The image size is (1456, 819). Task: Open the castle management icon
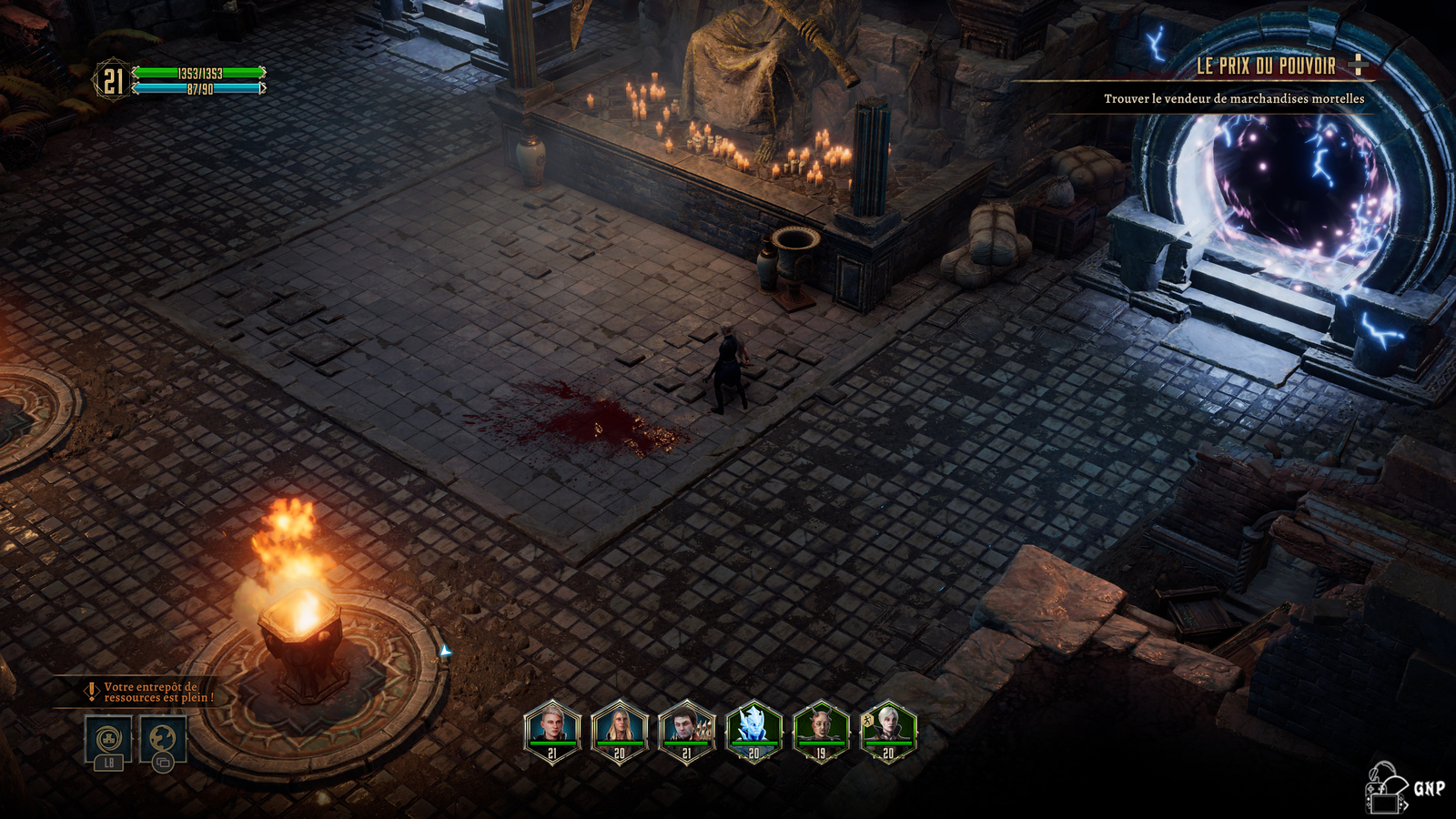click(108, 738)
